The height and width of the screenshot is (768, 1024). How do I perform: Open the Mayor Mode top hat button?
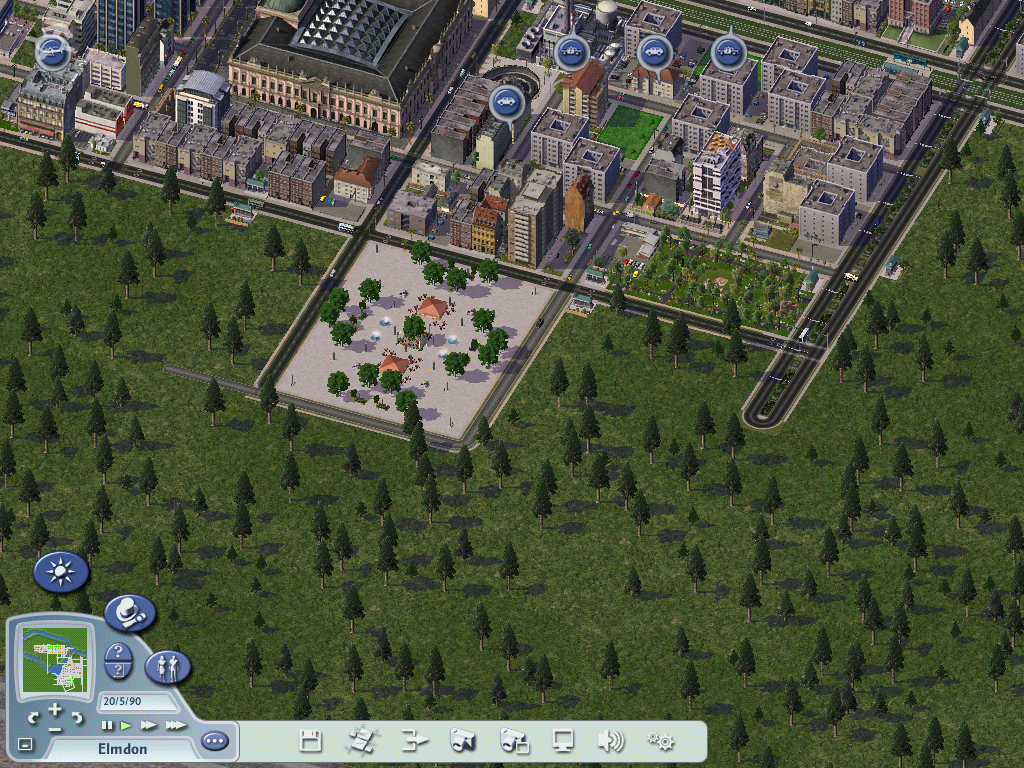[130, 612]
